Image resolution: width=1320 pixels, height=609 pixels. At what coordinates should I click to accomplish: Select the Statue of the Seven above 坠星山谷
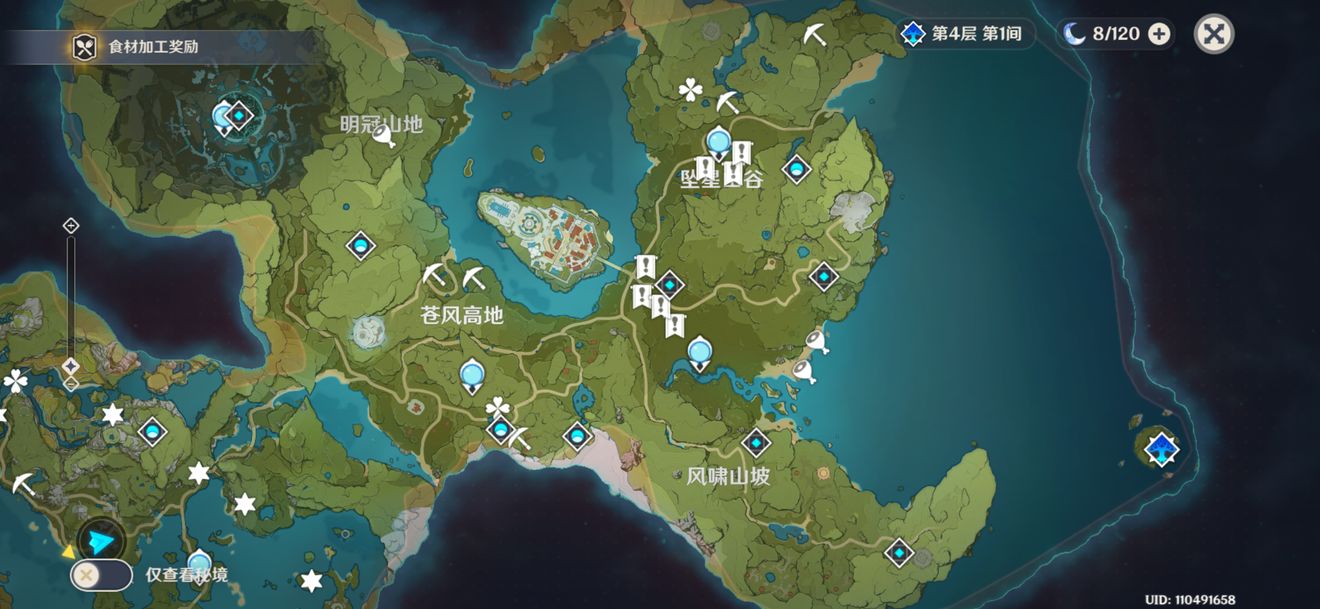(717, 143)
